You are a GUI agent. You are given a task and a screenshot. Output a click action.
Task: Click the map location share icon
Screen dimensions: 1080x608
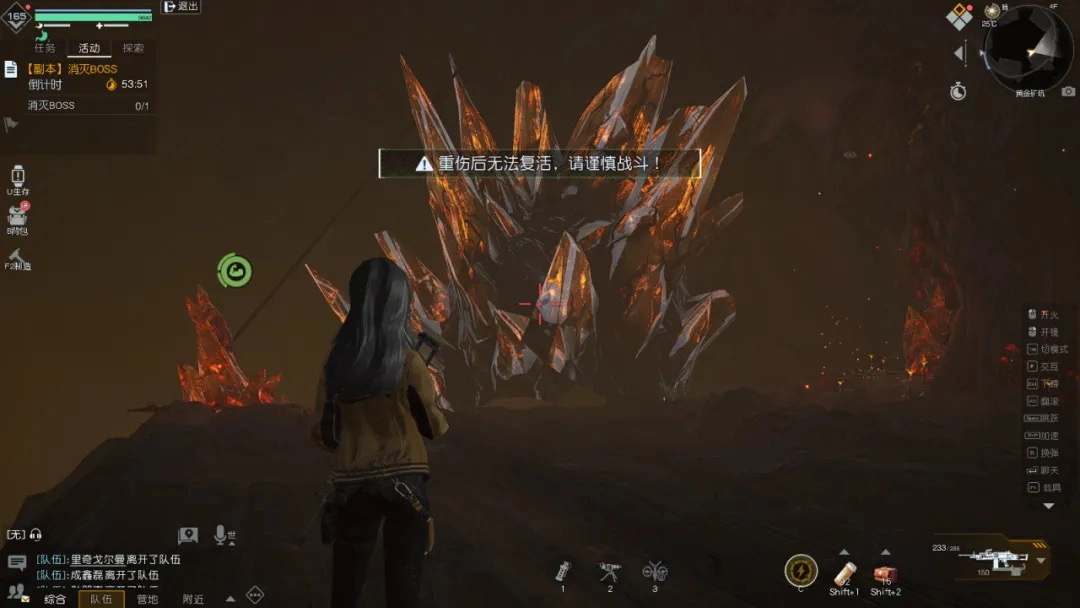tap(188, 536)
